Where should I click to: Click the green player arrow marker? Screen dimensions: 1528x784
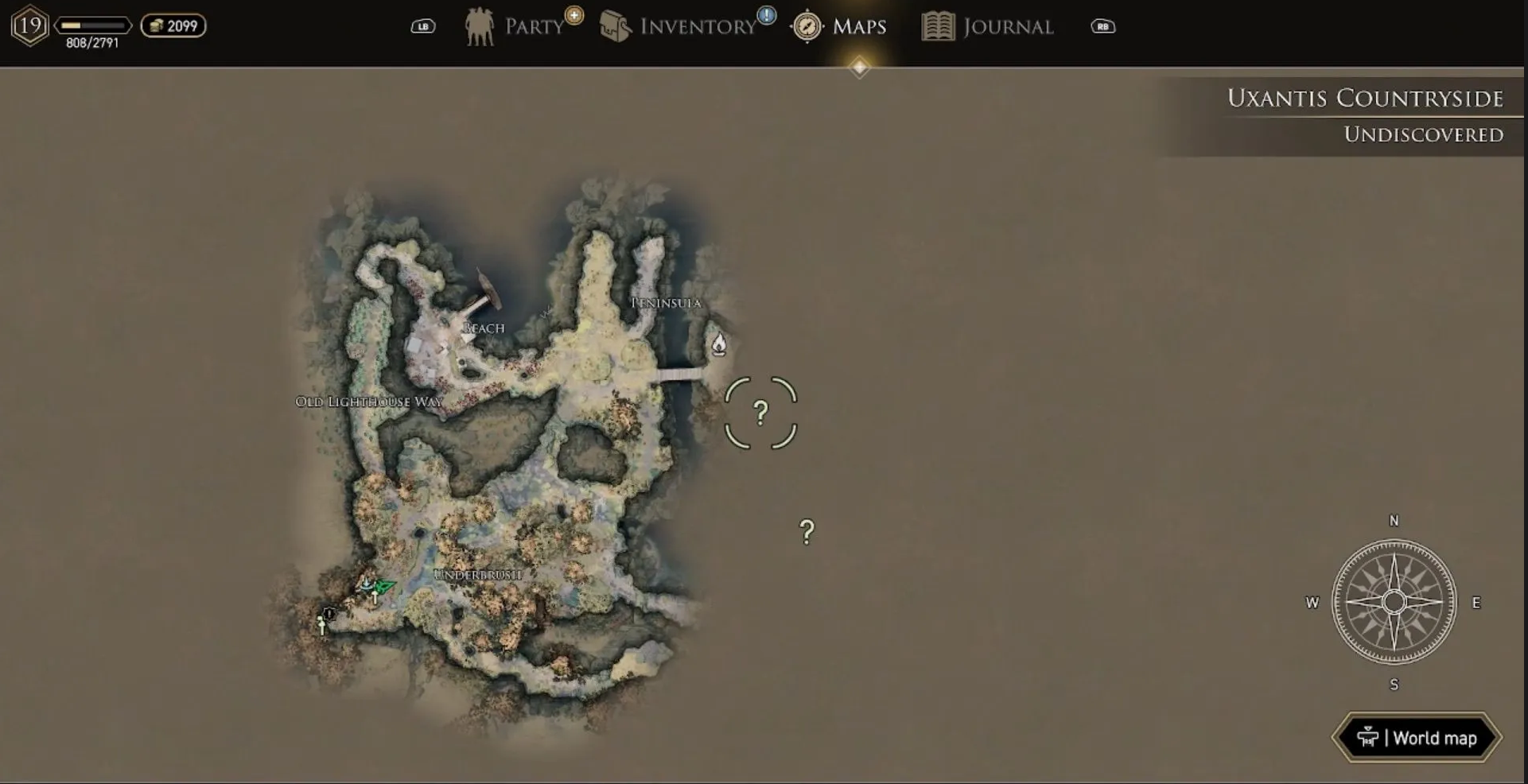(384, 587)
